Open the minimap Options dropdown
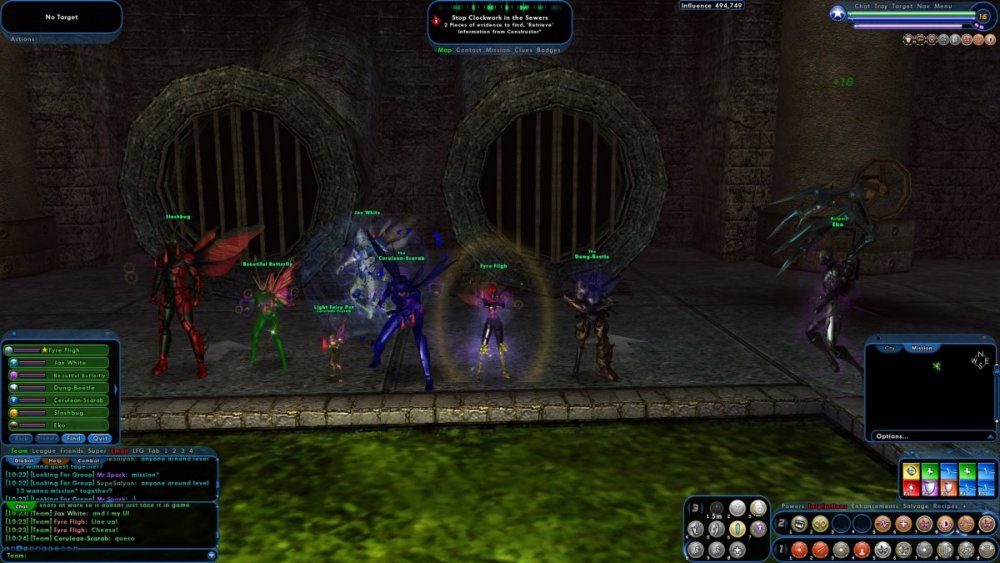The width and height of the screenshot is (1000, 563). [892, 436]
